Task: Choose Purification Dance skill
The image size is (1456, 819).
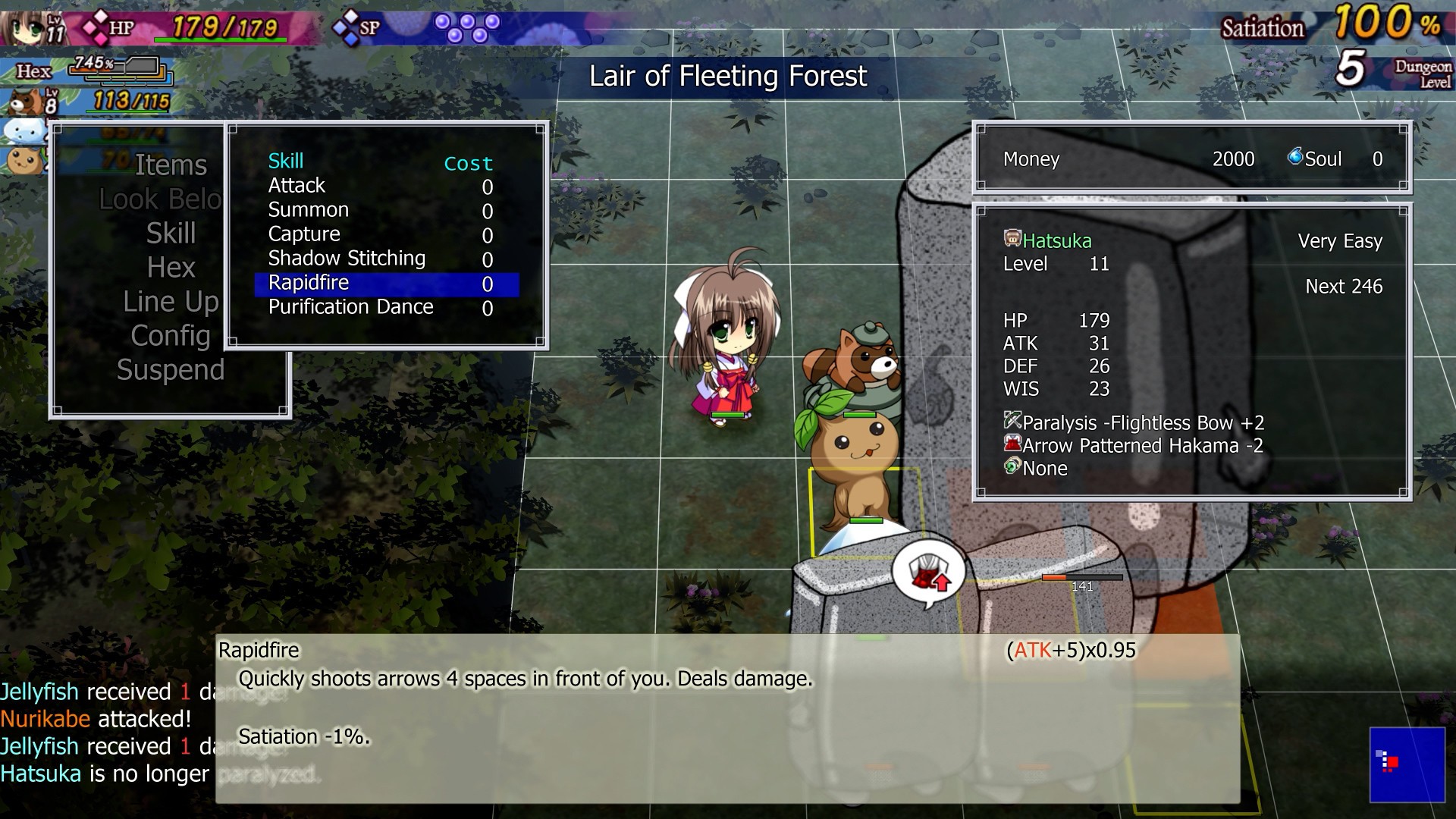Action: tap(350, 307)
